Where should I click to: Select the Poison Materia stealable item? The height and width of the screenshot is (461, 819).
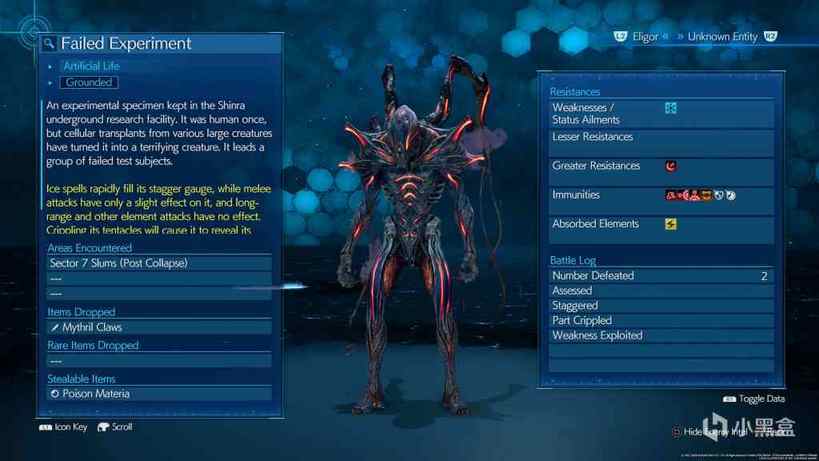(159, 393)
